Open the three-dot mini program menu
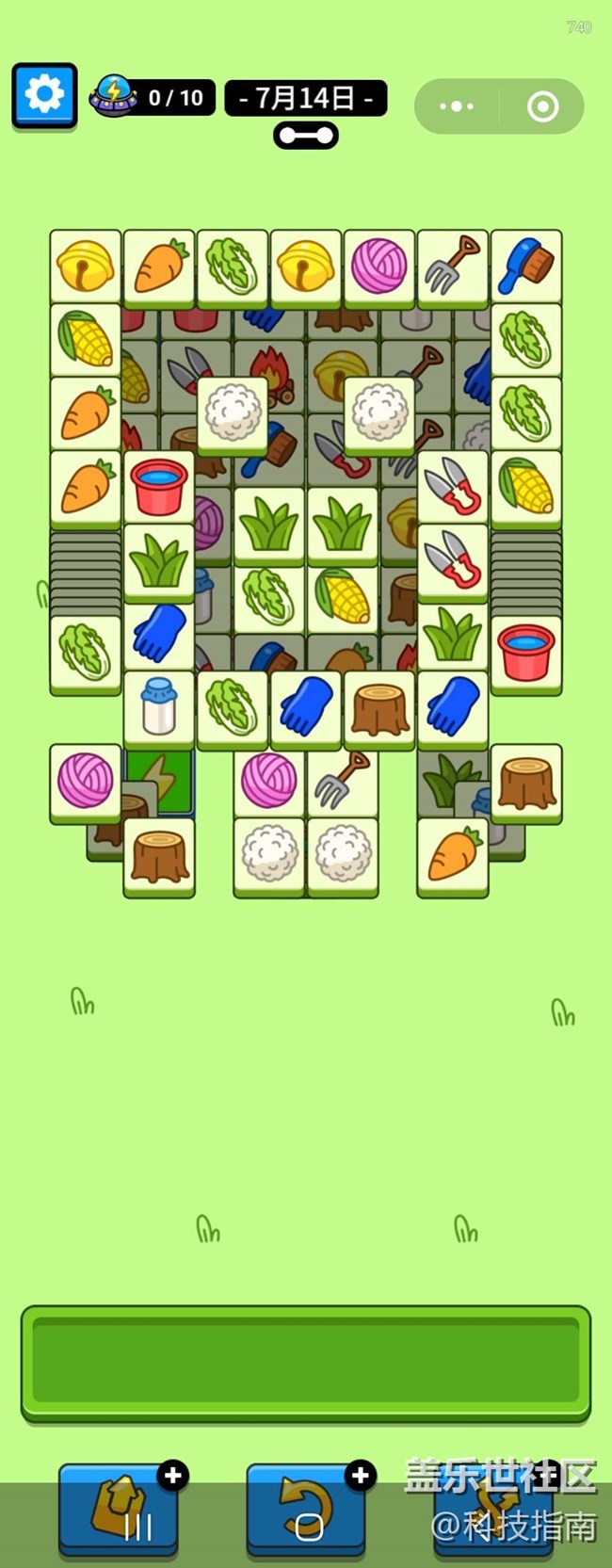The height and width of the screenshot is (1568, 612). coord(457,106)
